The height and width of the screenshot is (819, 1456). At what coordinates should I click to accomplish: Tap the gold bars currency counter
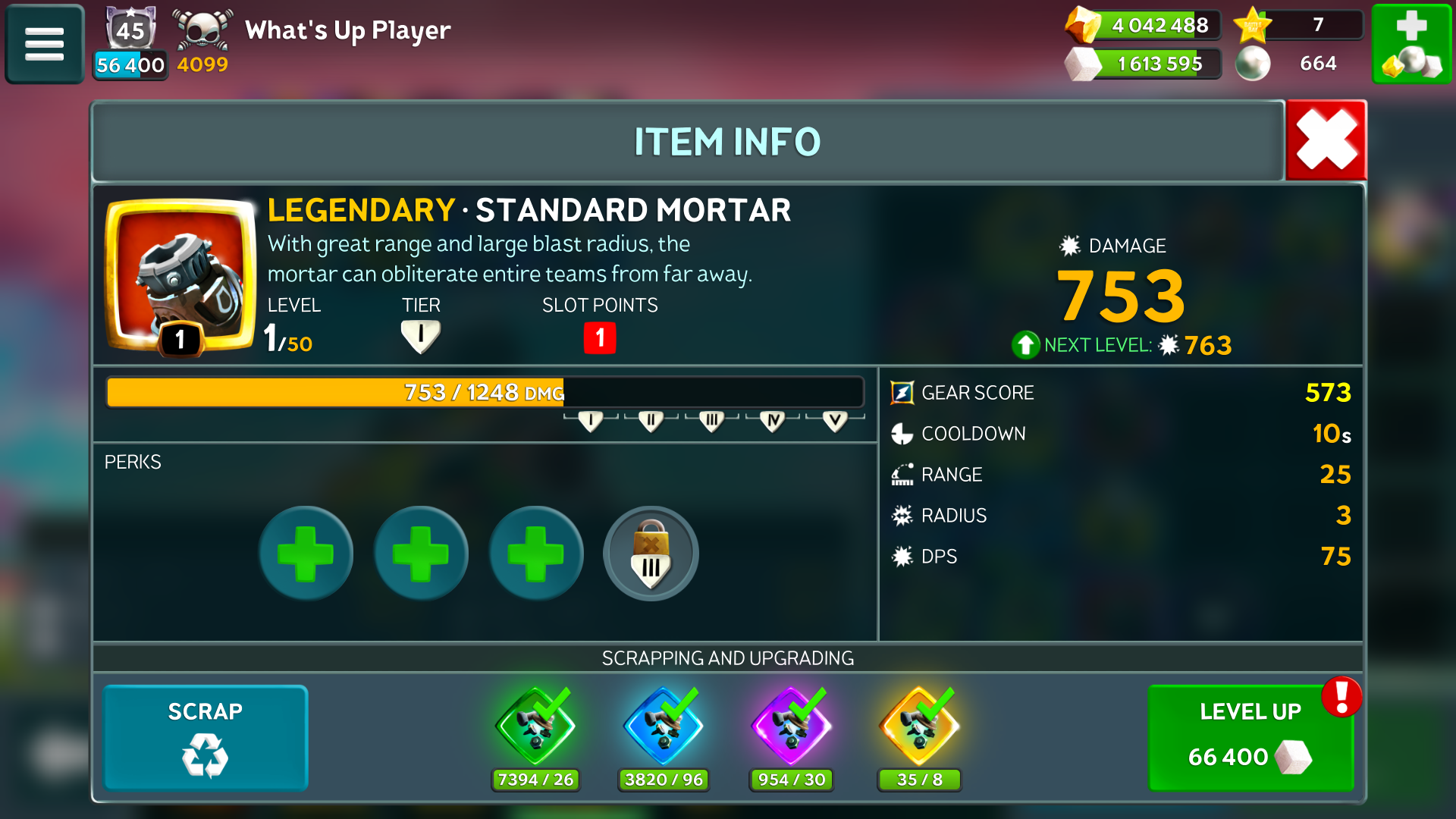pos(1144,25)
